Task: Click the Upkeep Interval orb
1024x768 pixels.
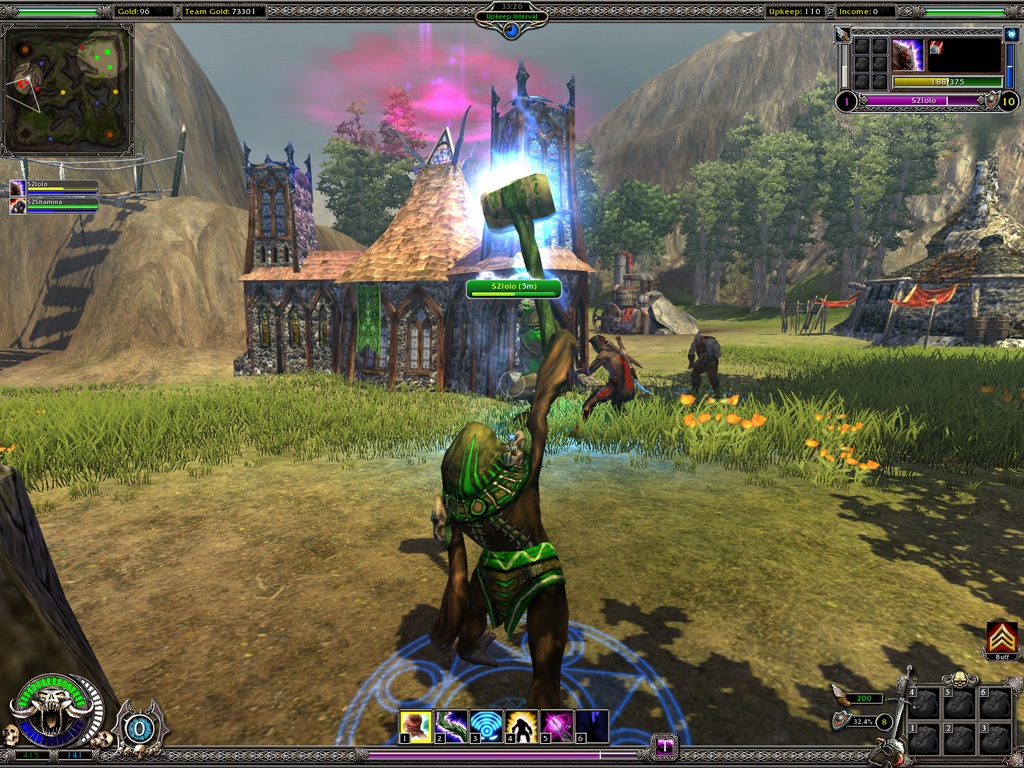Action: pos(511,29)
